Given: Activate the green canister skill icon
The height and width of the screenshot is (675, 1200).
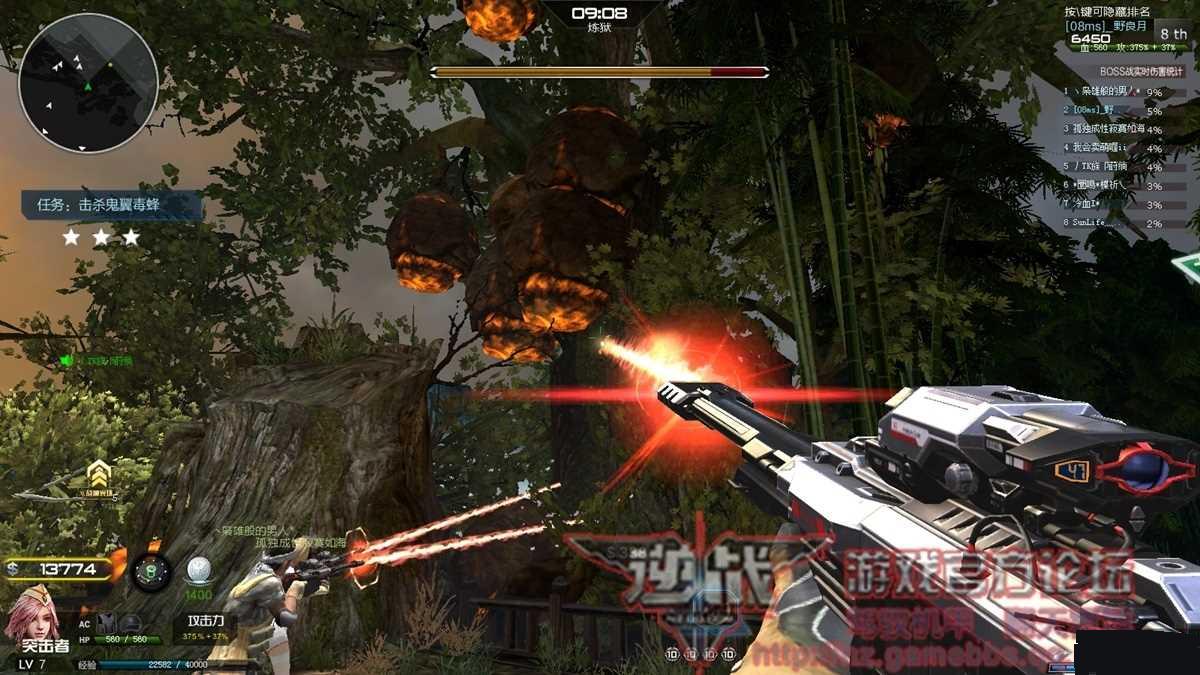Looking at the screenshot, I should tap(151, 572).
